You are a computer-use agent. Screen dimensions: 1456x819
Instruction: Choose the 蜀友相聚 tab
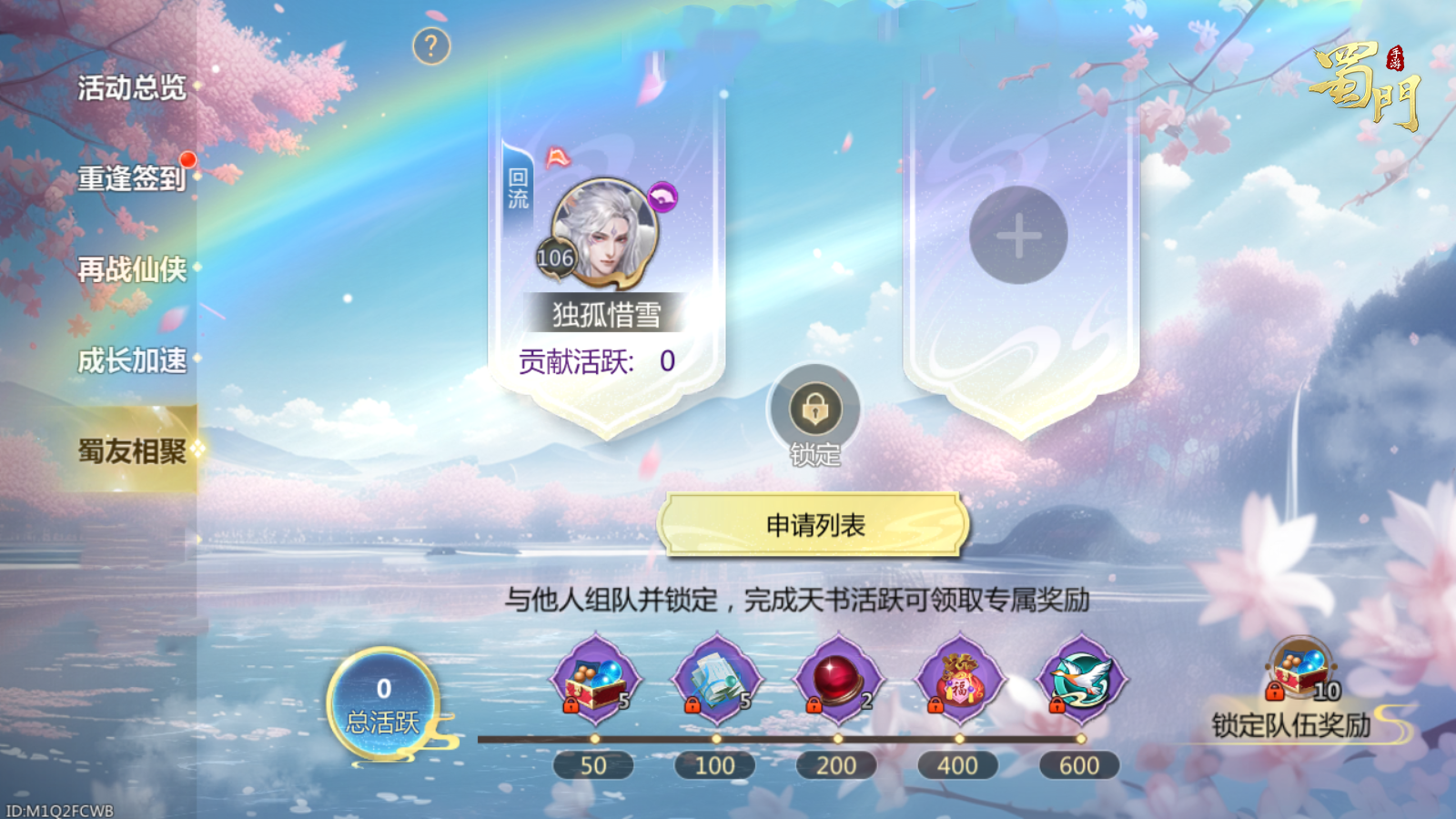click(131, 450)
